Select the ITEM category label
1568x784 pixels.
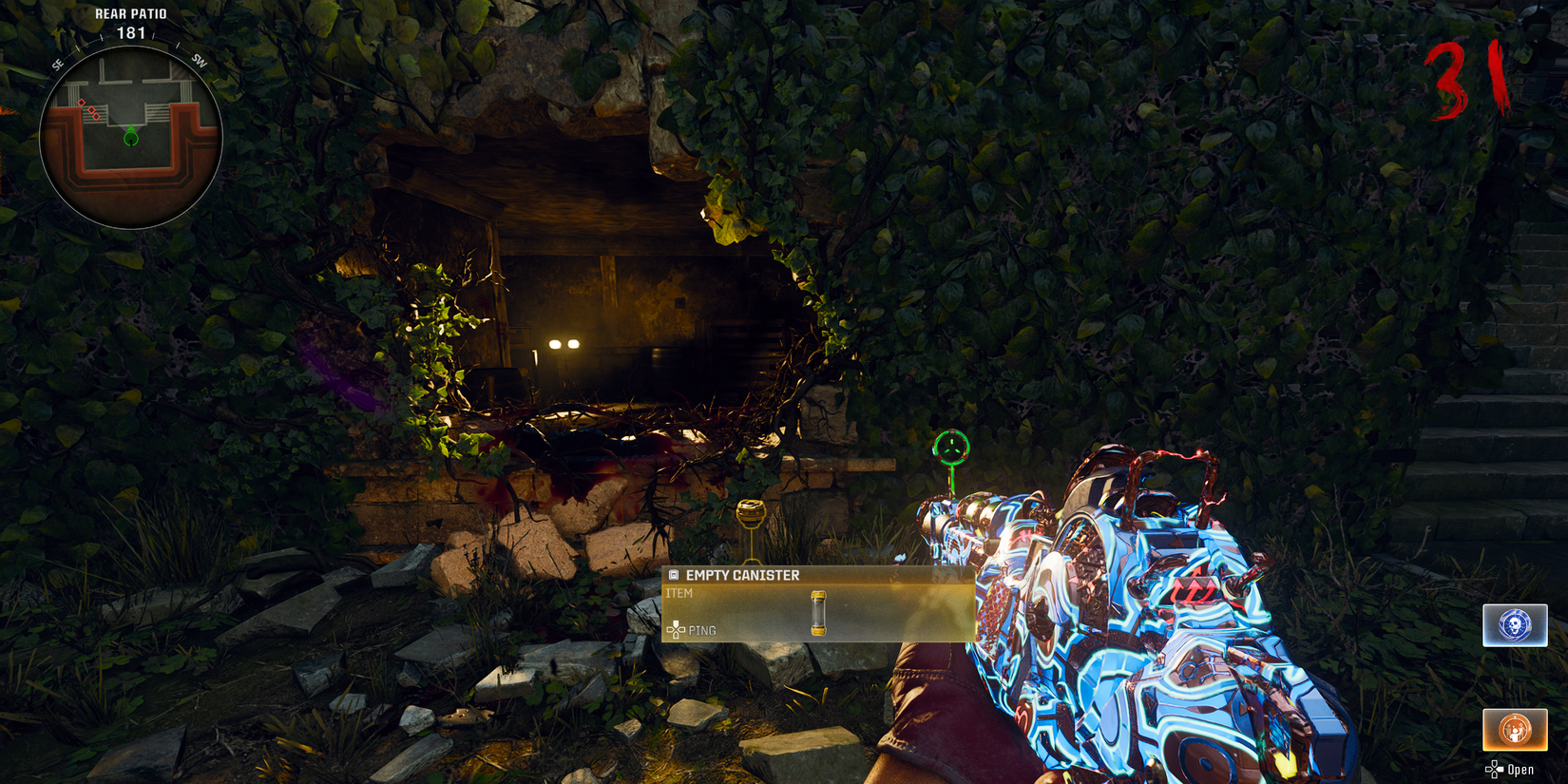click(x=680, y=592)
